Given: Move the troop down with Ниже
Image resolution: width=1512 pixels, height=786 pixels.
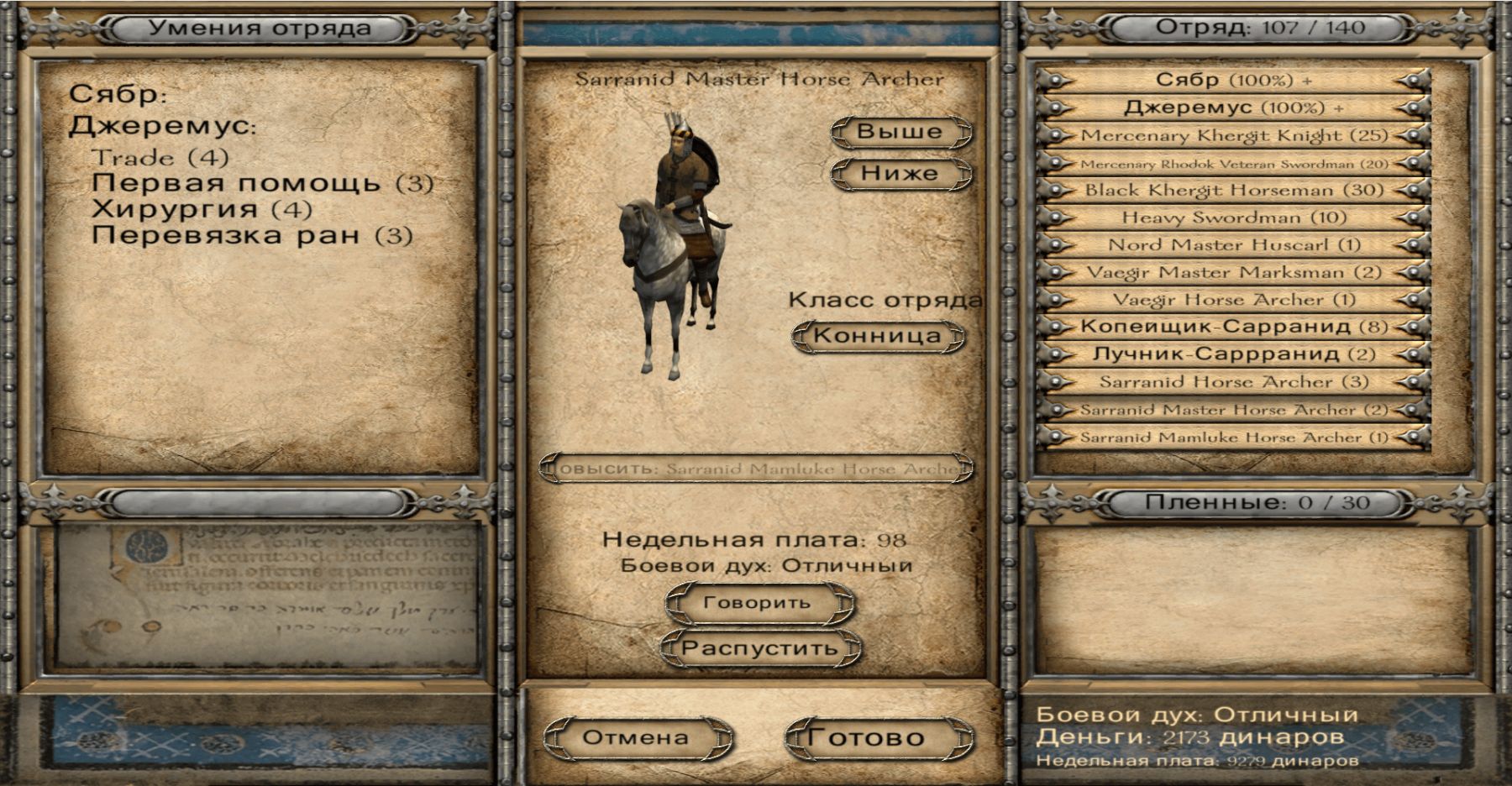Looking at the screenshot, I should point(900,174).
